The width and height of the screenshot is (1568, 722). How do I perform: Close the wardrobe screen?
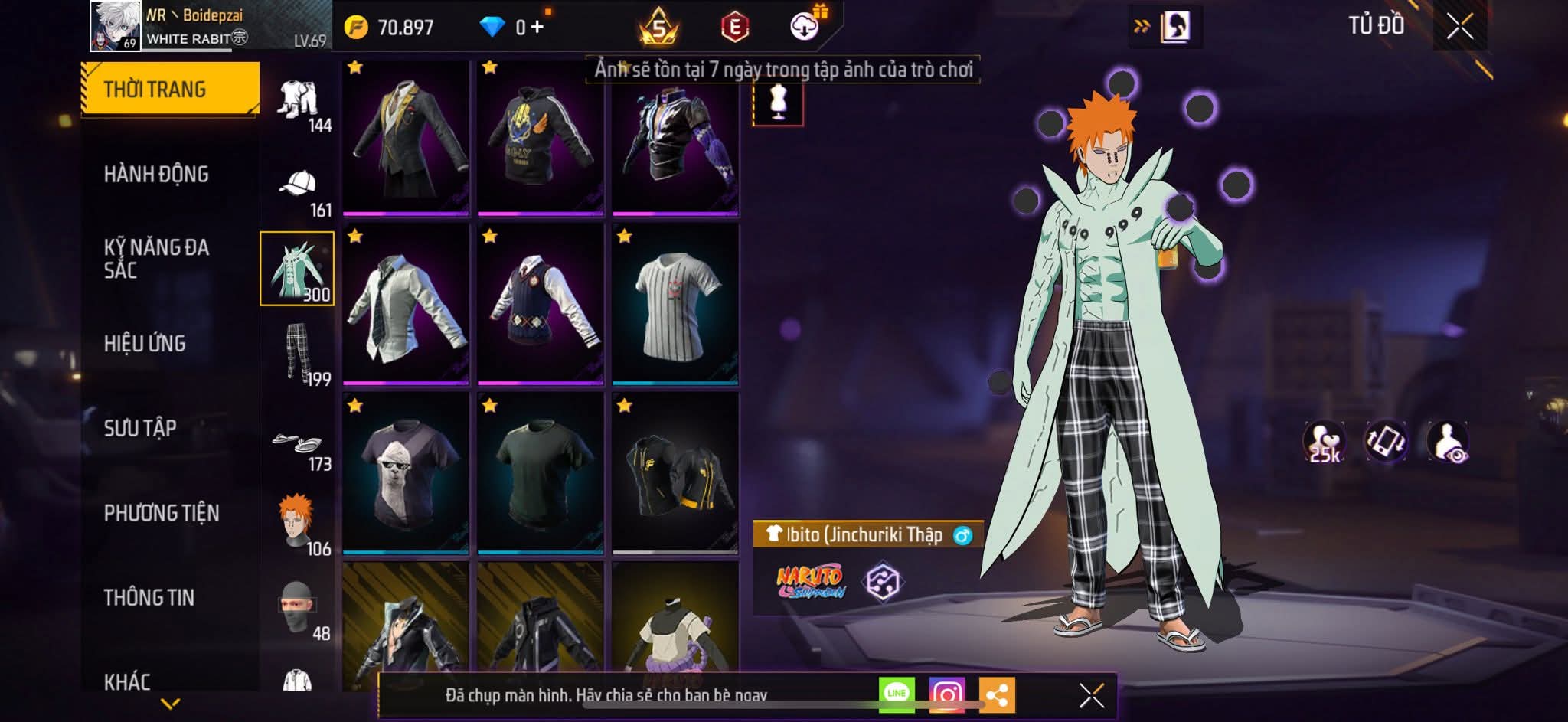pos(1459,28)
